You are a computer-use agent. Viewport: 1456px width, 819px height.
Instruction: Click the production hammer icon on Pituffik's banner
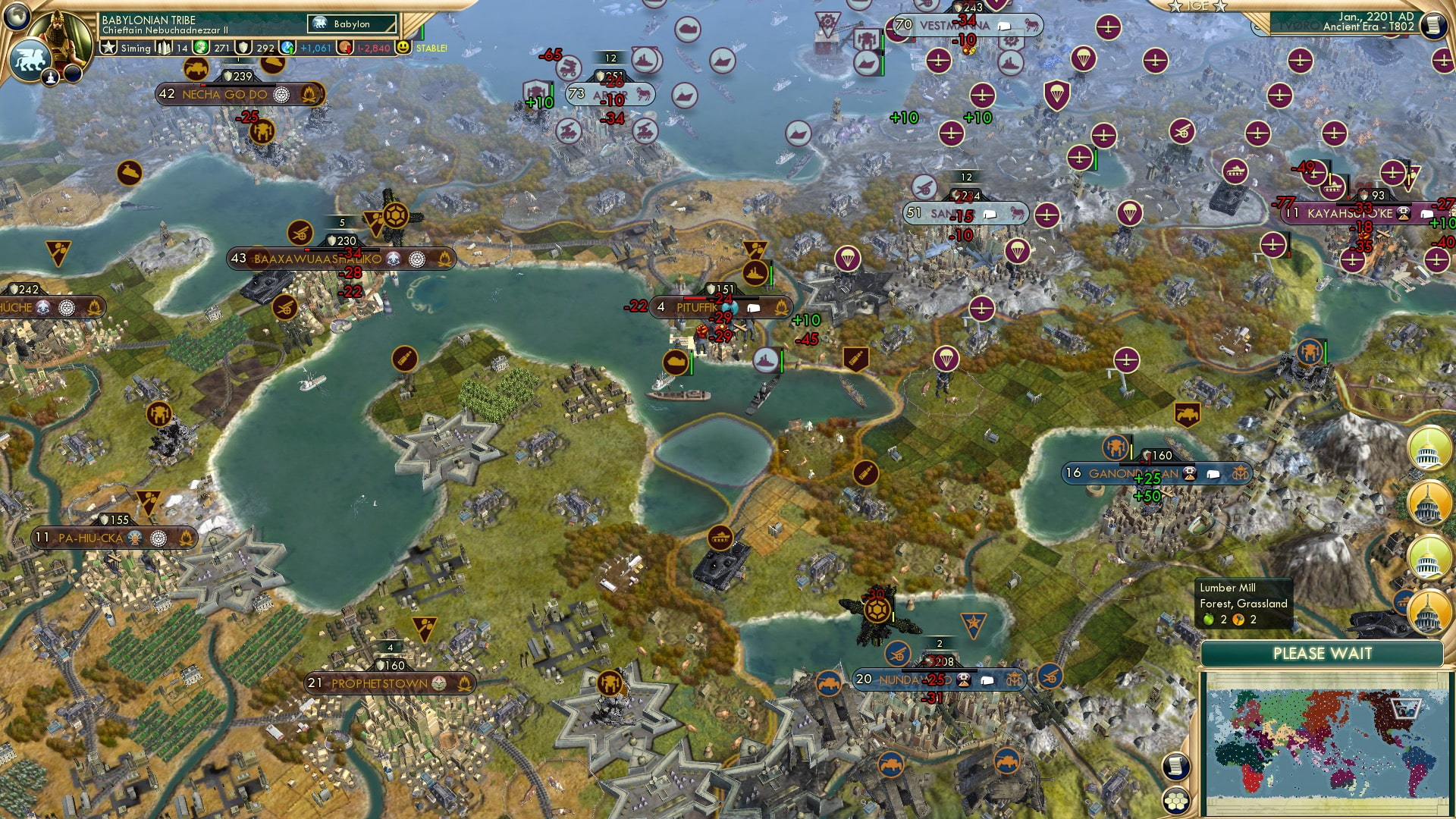click(730, 308)
